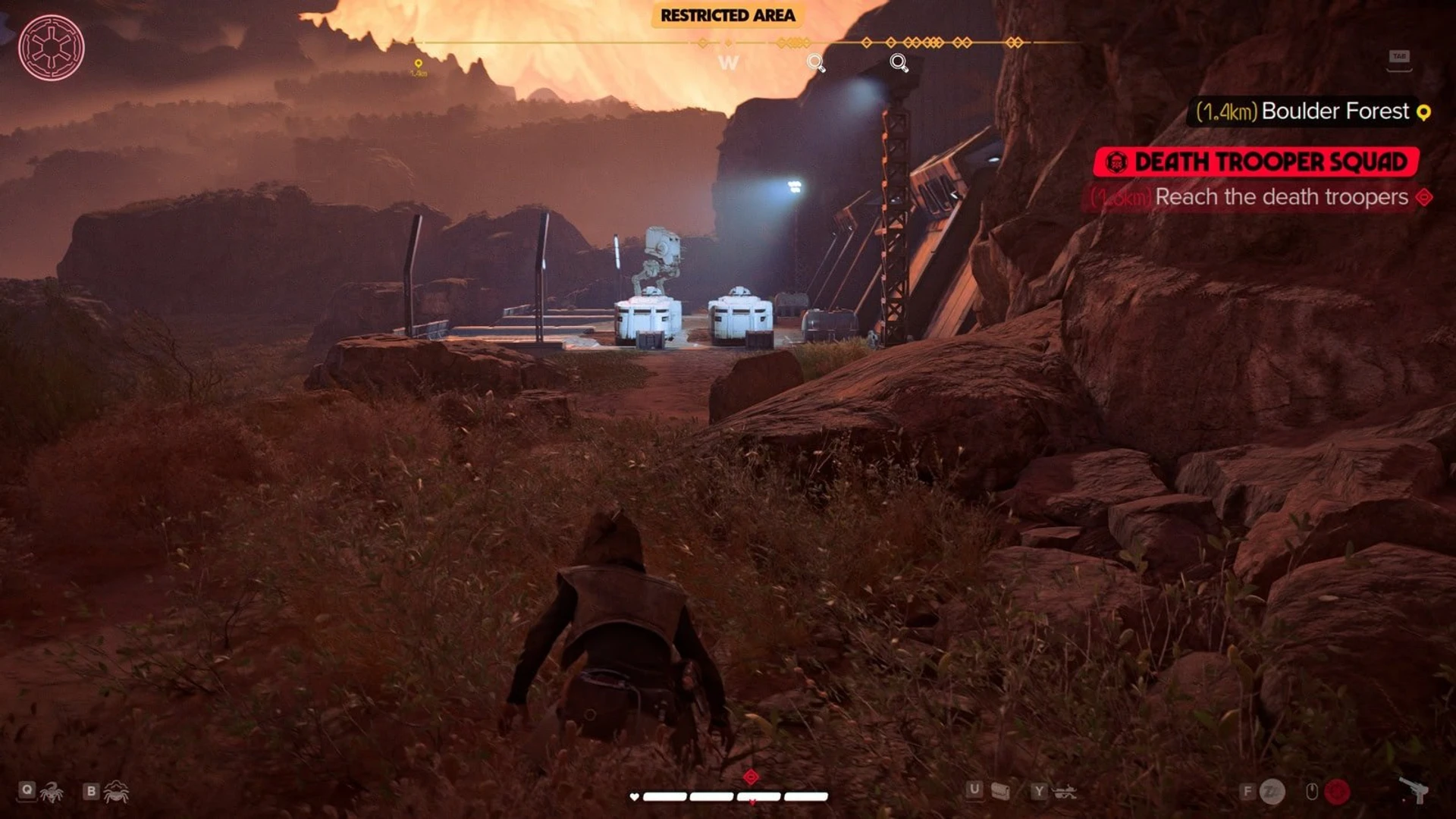The height and width of the screenshot is (819, 1456).
Task: Click the leftmost segment of the health bar
Action: point(664,797)
